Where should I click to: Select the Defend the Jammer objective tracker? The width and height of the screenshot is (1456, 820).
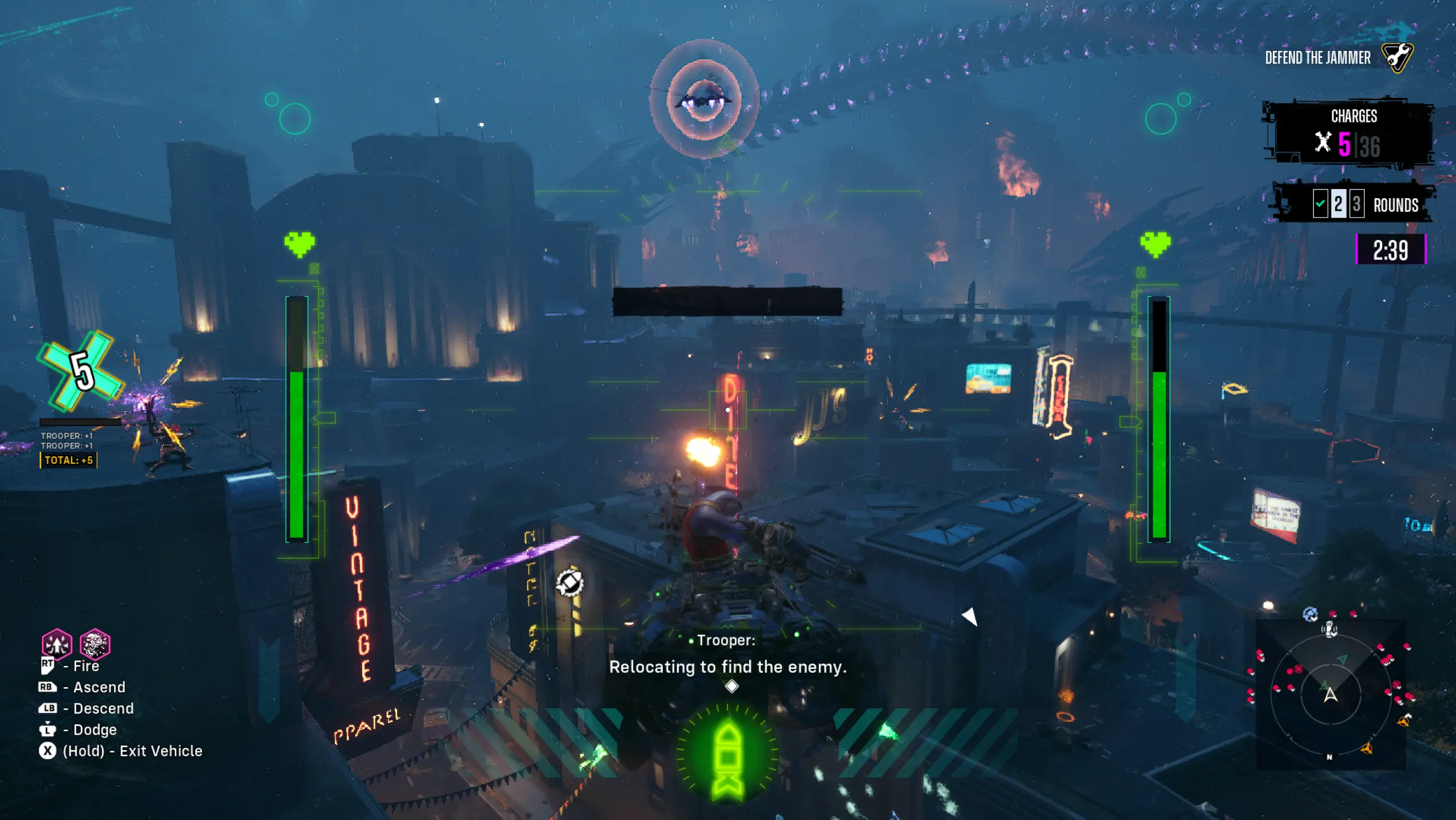tap(1317, 58)
